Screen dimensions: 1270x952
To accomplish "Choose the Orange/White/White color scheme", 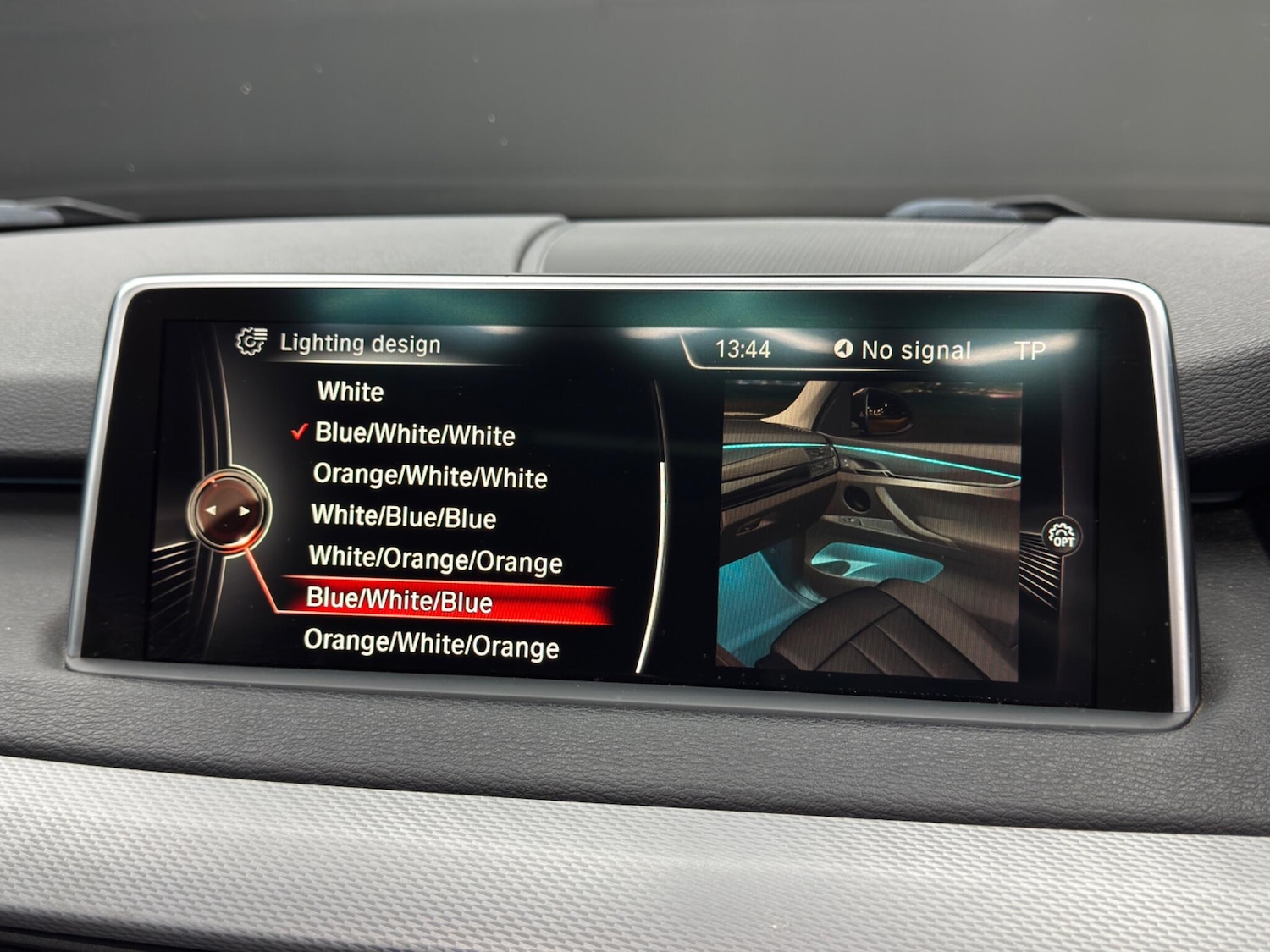I will click(428, 476).
